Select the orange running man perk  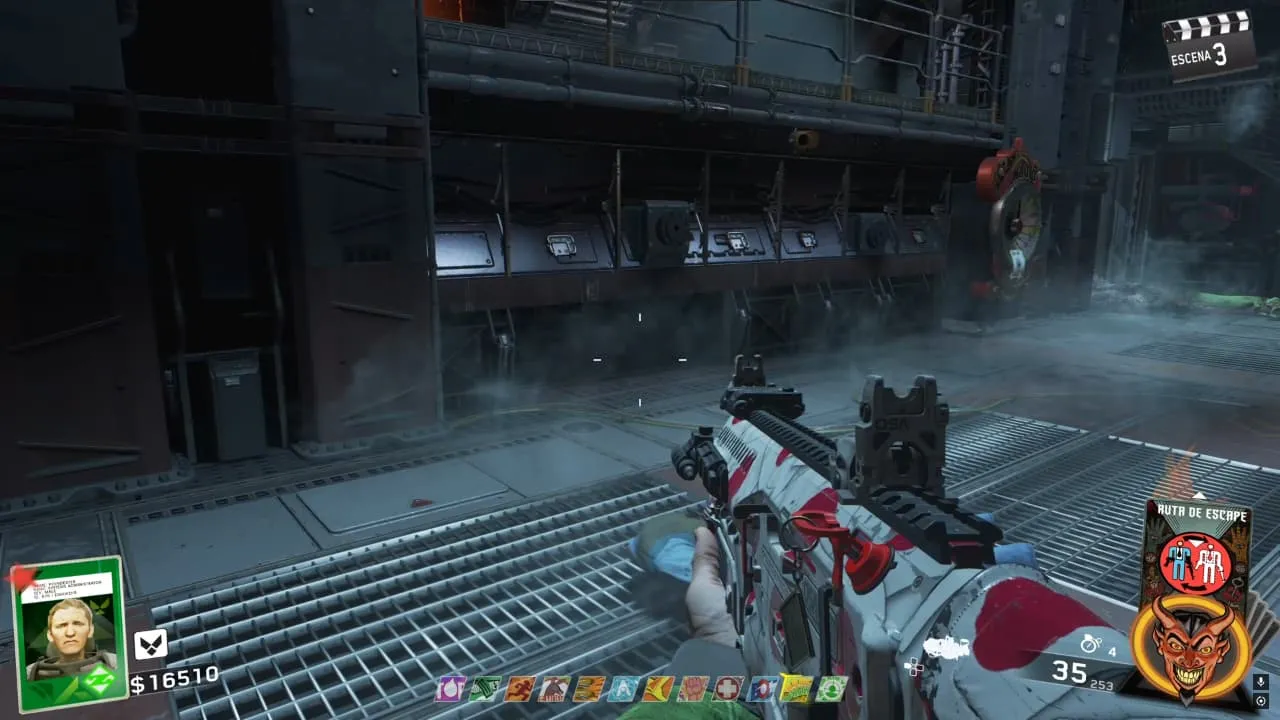click(519, 688)
